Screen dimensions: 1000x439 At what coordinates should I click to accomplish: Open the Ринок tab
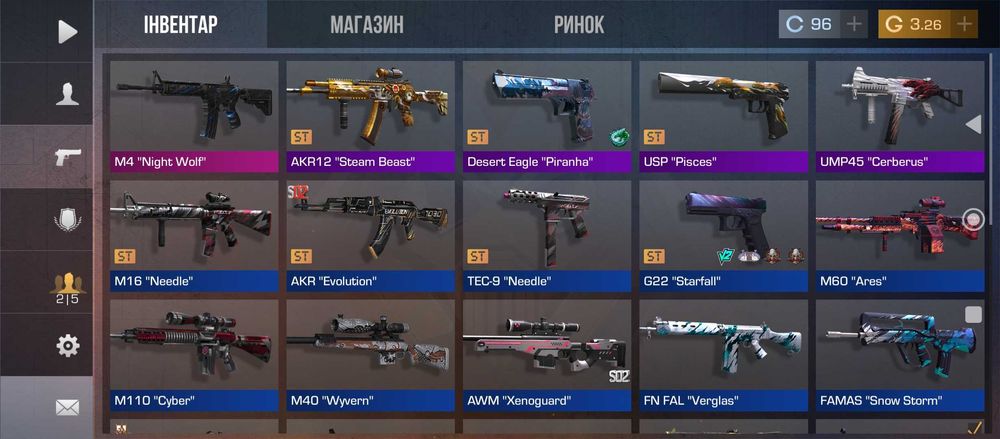pyautogui.click(x=579, y=25)
